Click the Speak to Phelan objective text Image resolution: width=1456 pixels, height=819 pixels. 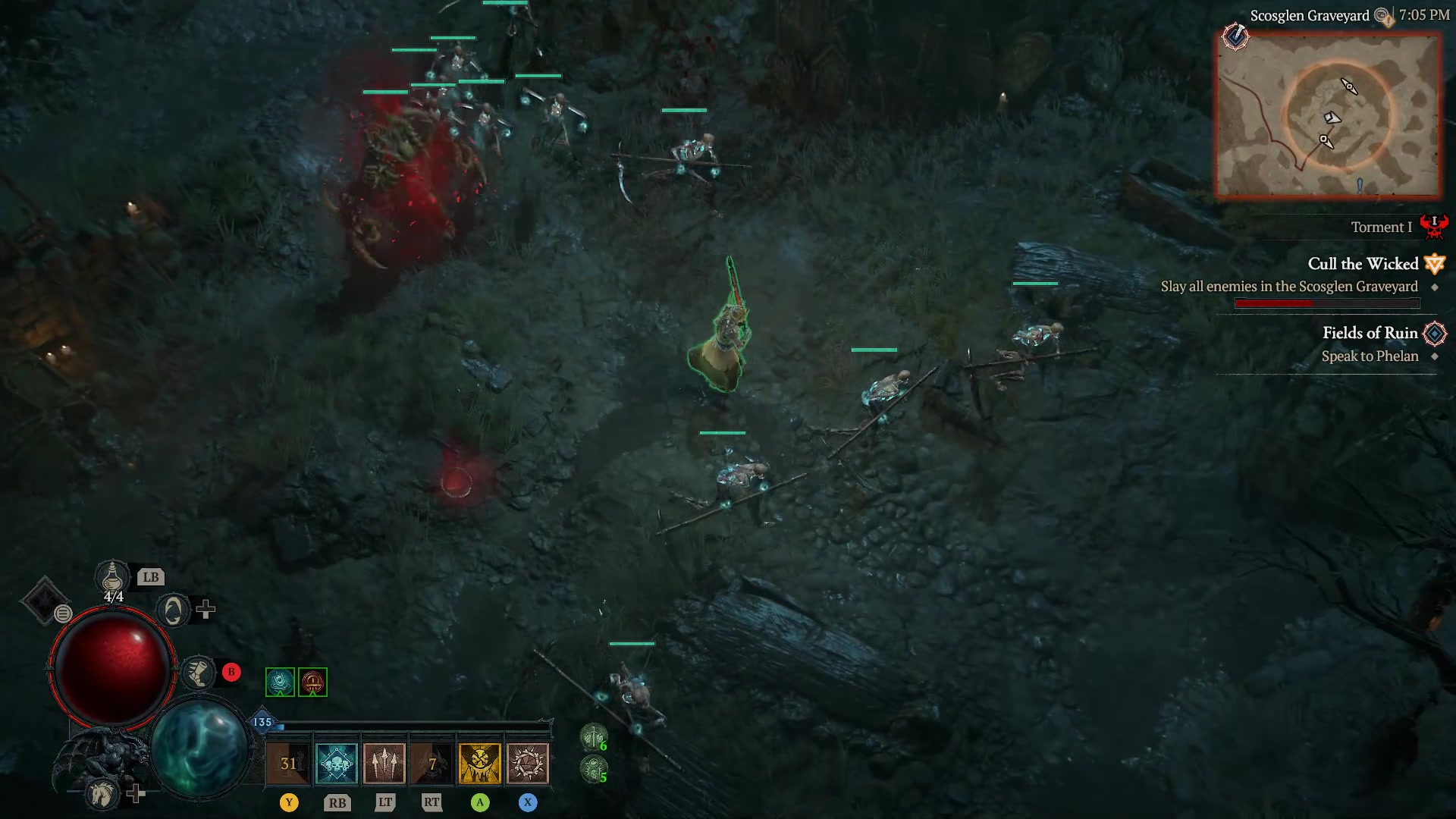coord(1370,356)
